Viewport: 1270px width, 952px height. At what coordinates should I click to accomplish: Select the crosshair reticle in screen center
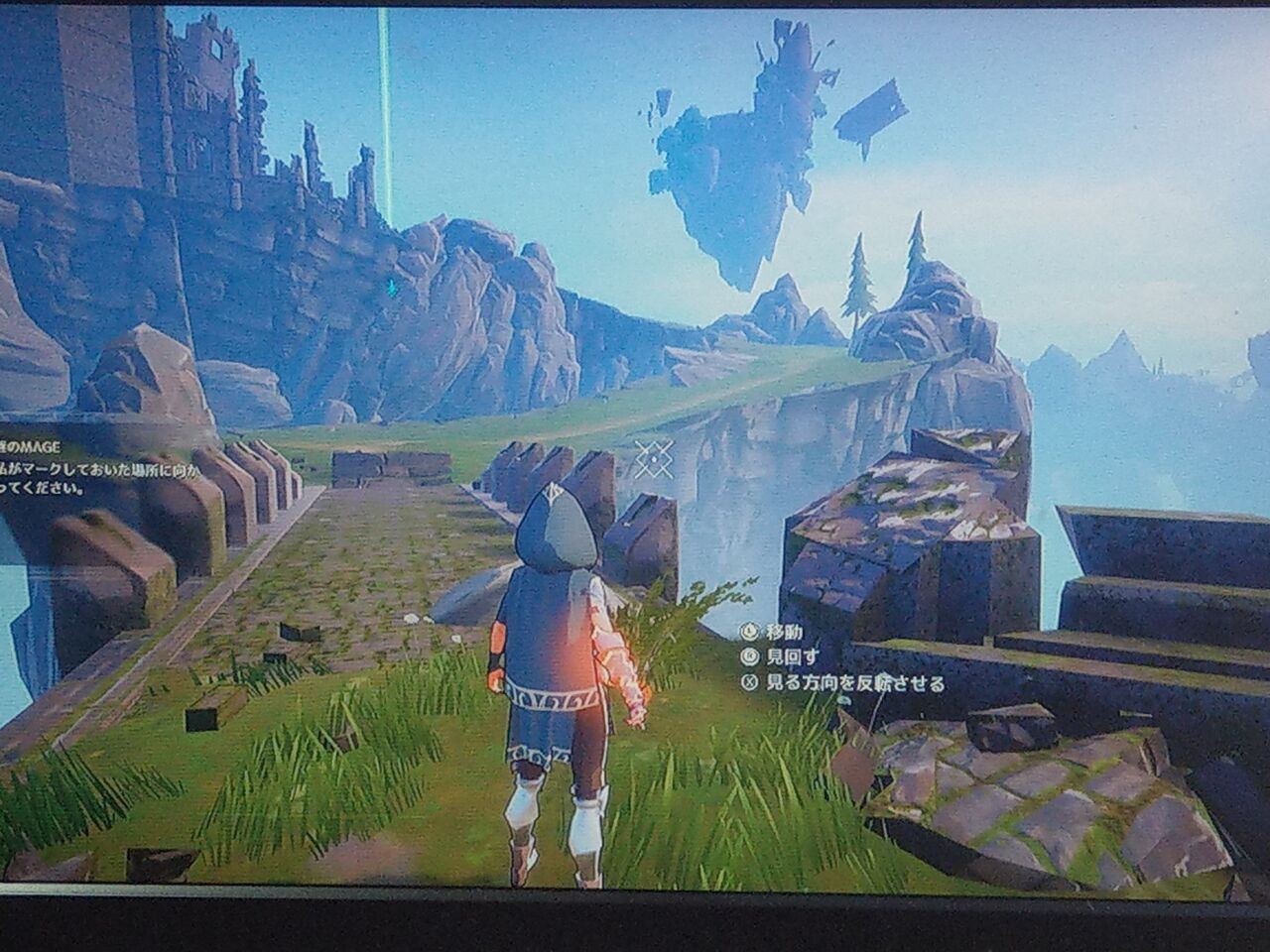point(655,459)
